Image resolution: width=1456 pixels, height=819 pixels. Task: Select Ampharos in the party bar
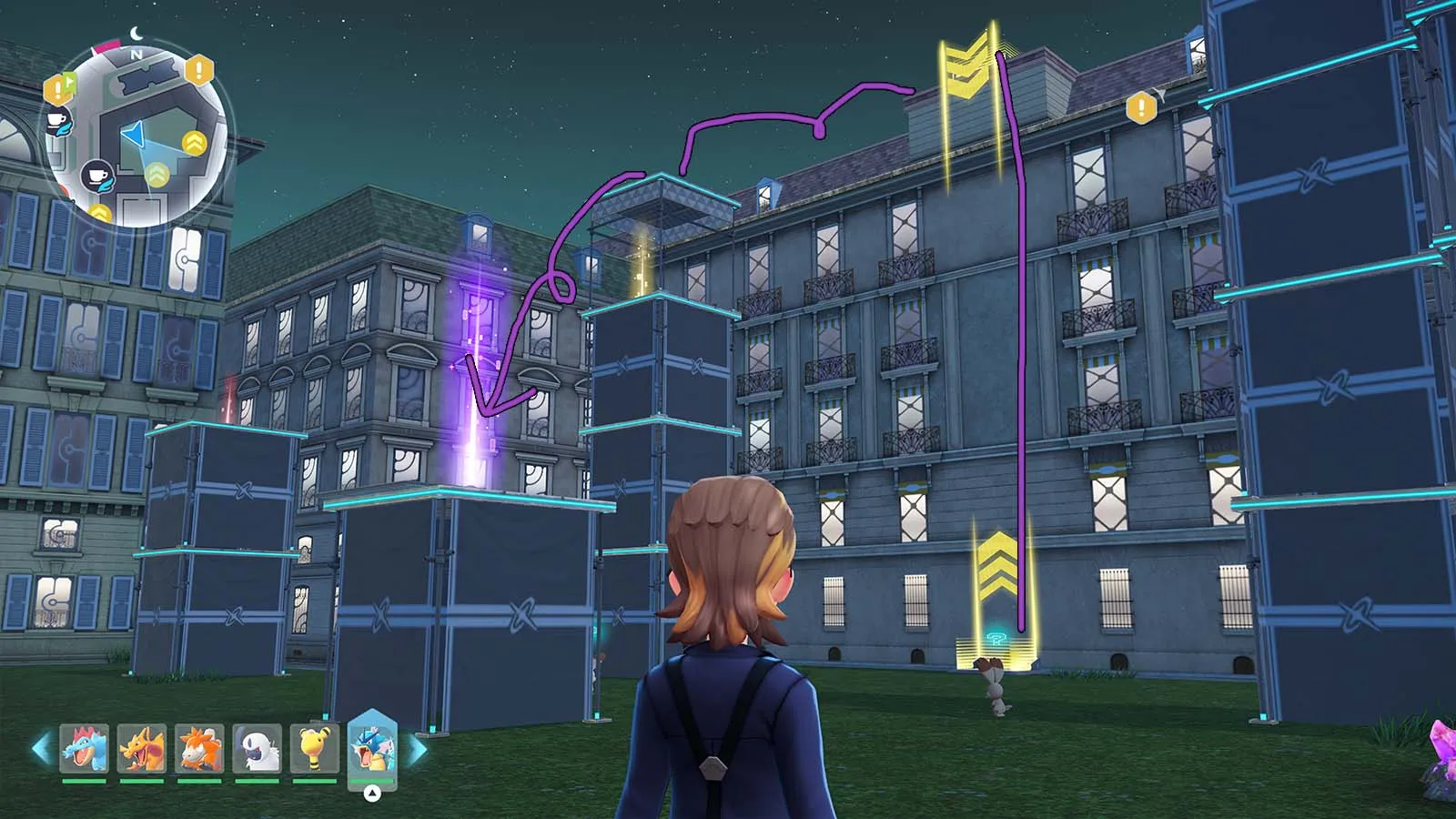click(315, 748)
